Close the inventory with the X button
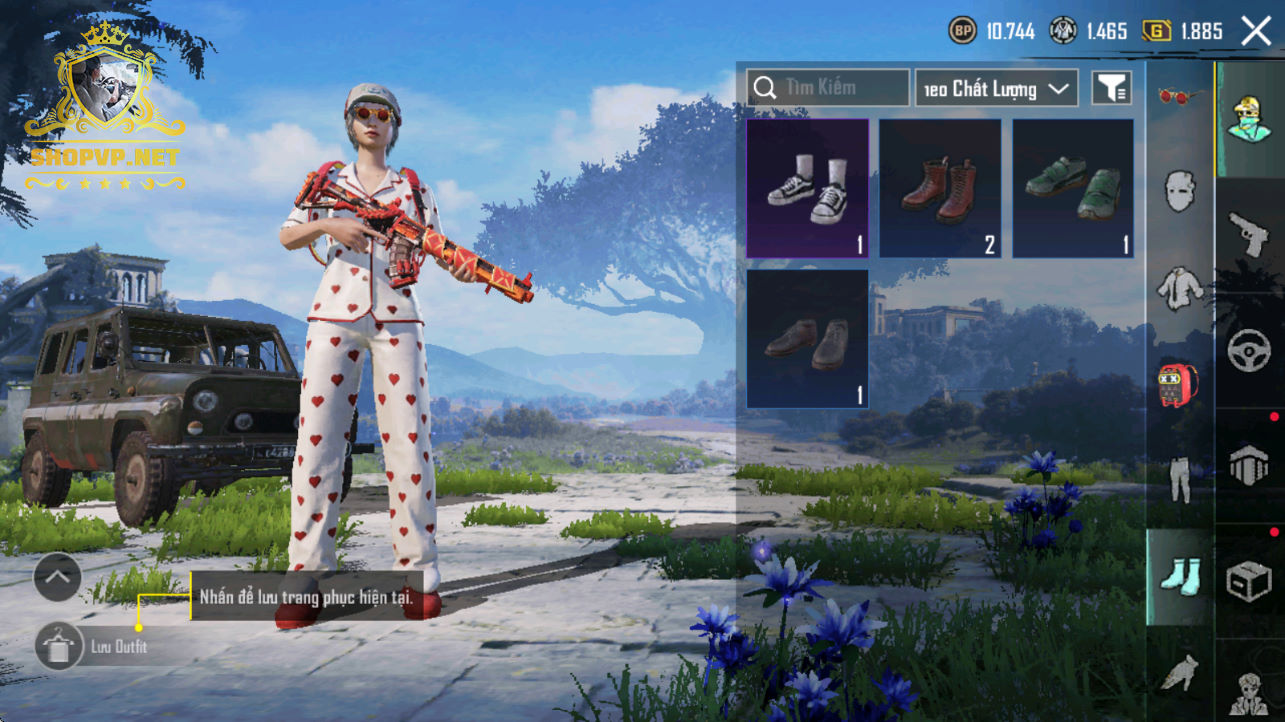This screenshot has height=722, width=1285. pyautogui.click(x=1256, y=31)
